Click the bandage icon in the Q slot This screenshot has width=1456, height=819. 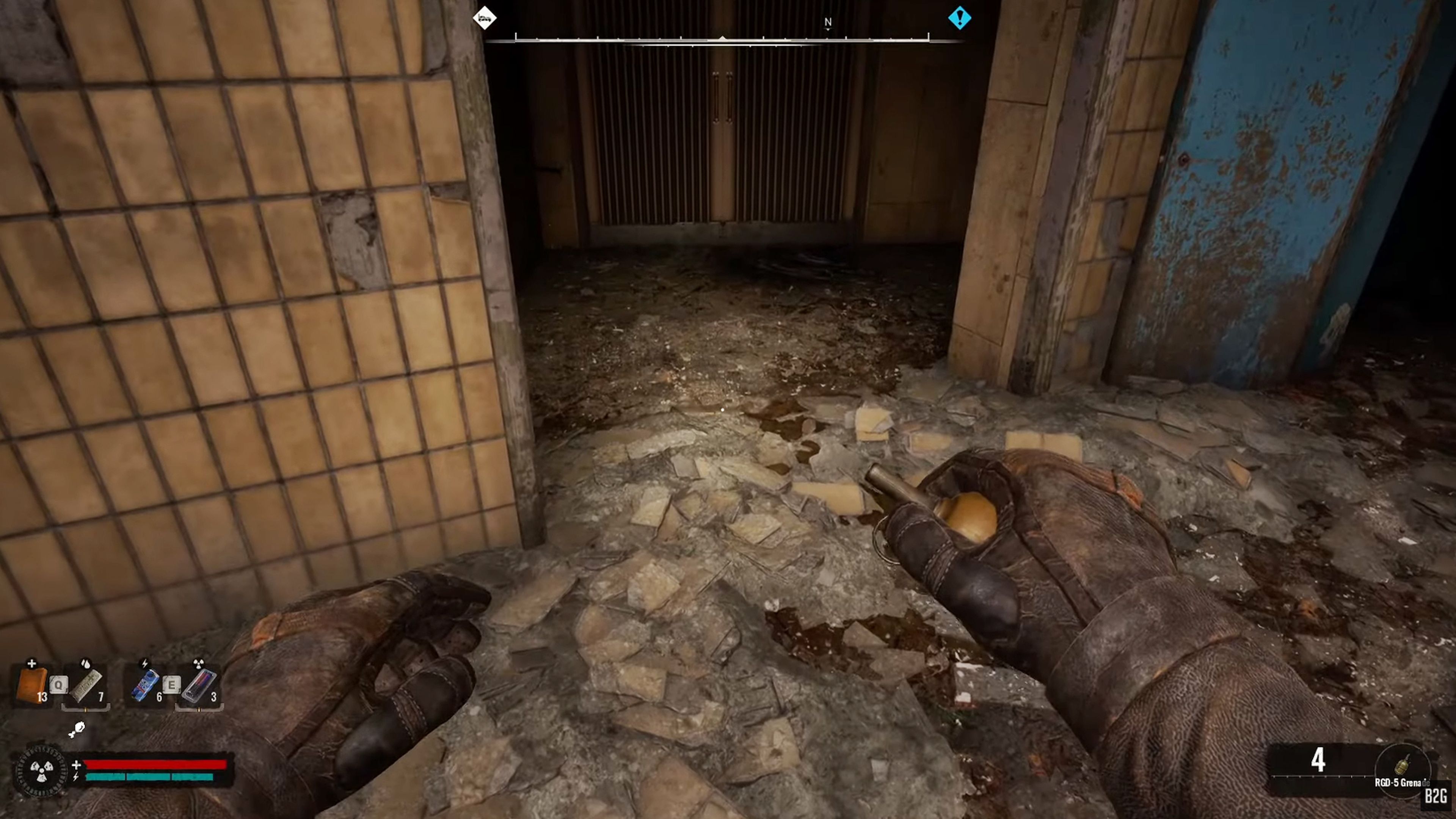pyautogui.click(x=86, y=686)
